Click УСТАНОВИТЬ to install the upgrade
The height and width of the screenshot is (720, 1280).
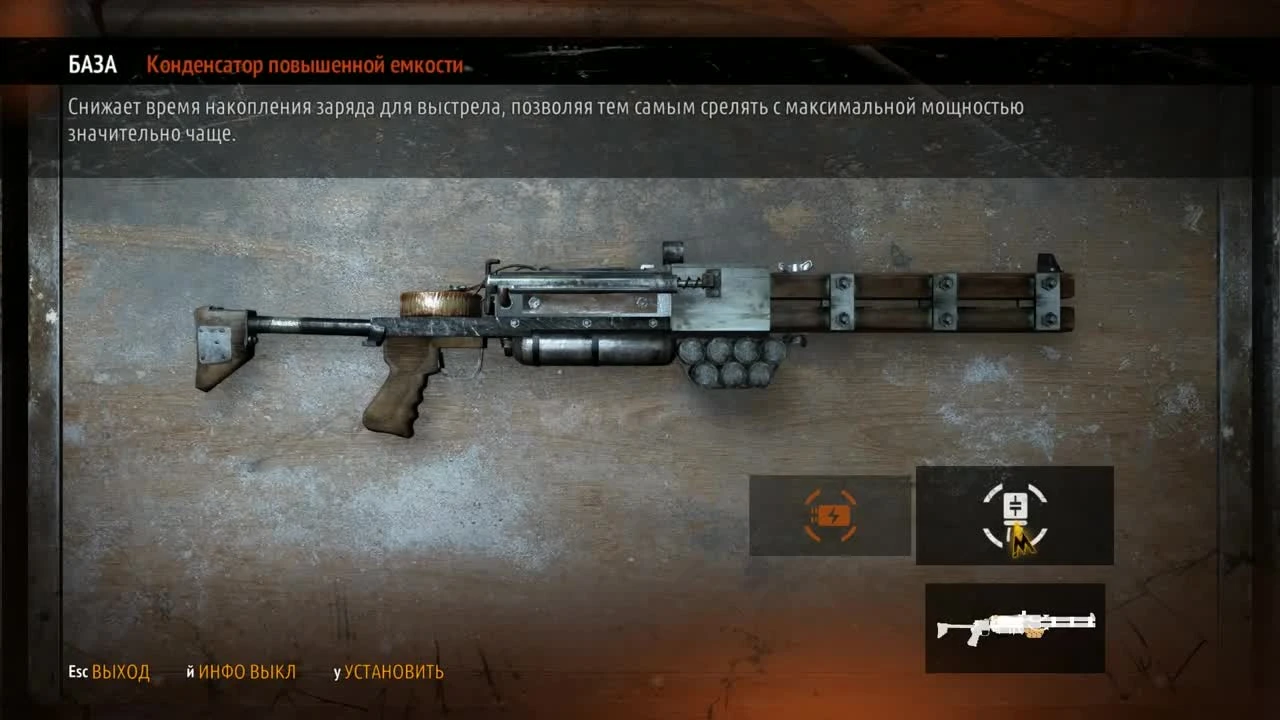click(x=394, y=673)
